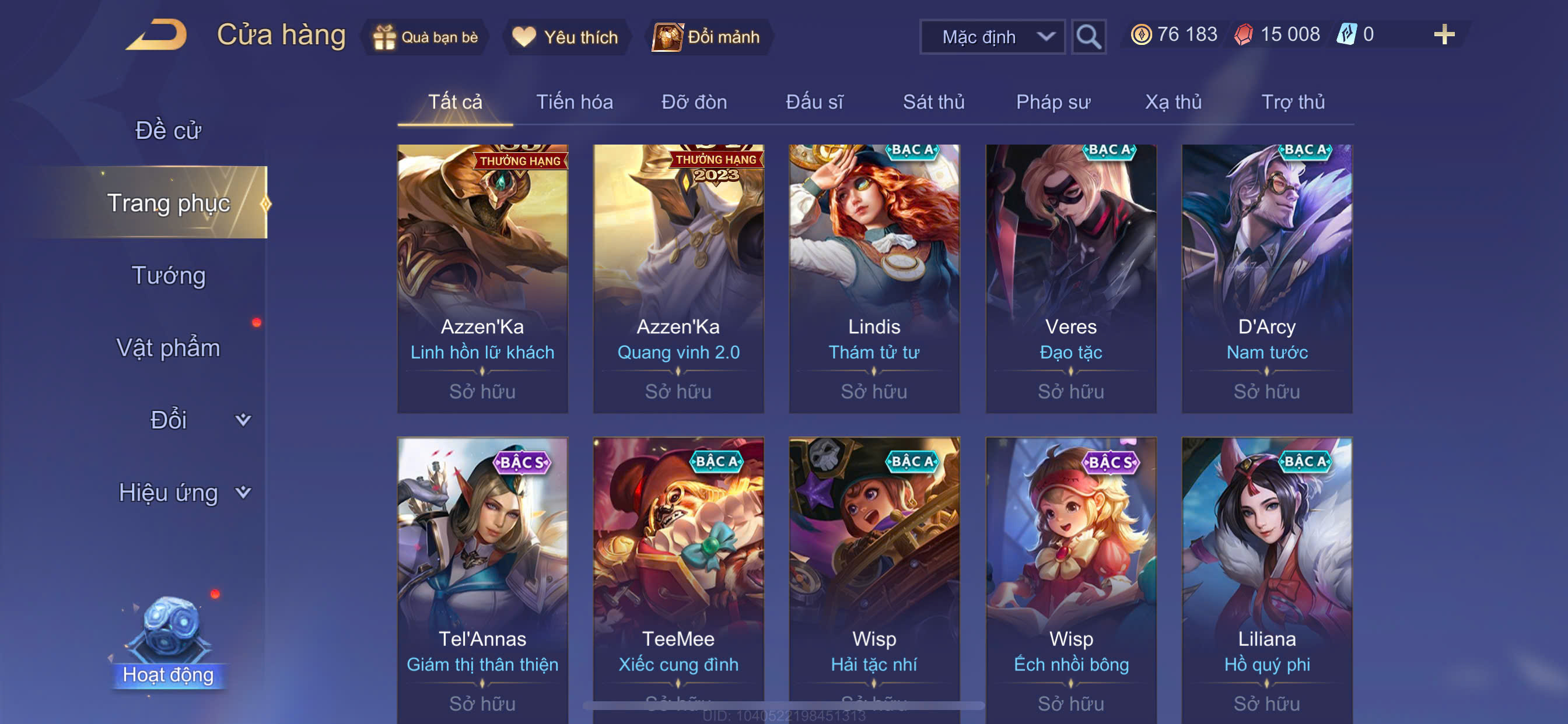Select the Sát thủ category tab
This screenshot has height=724, width=1568.
[933, 102]
